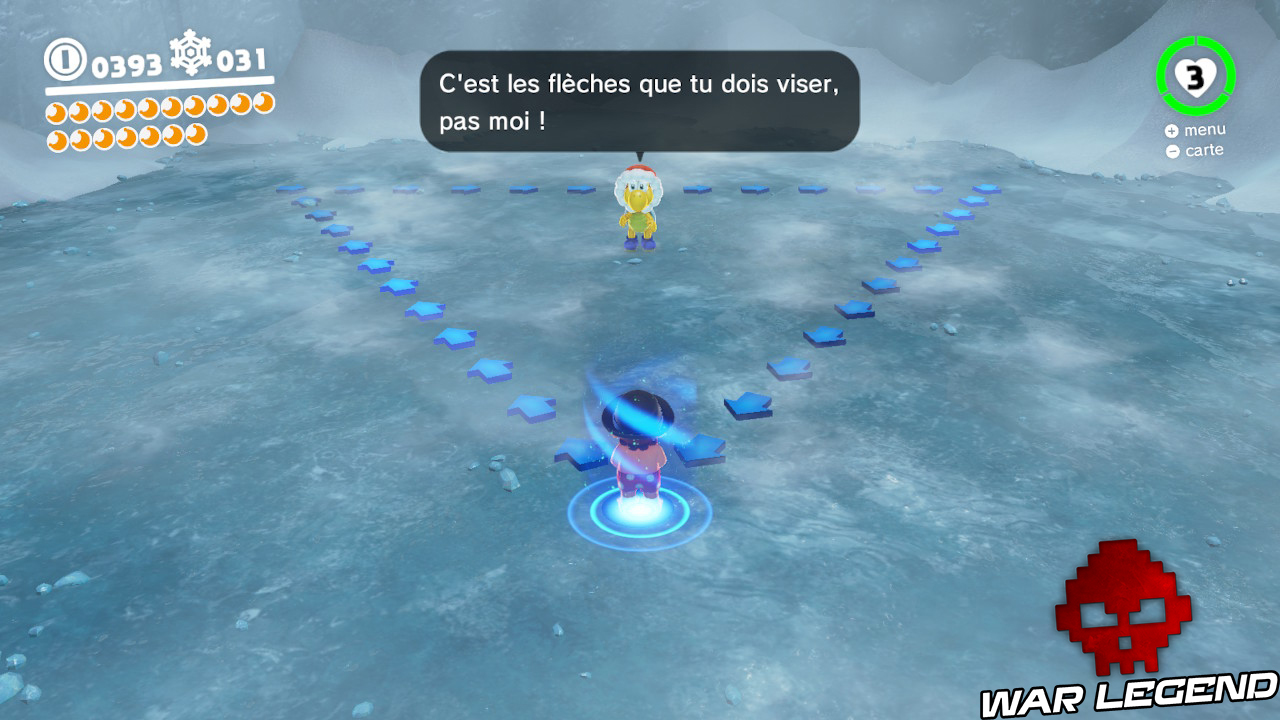
Task: Click the minus icon next to carte
Action: tap(1173, 150)
